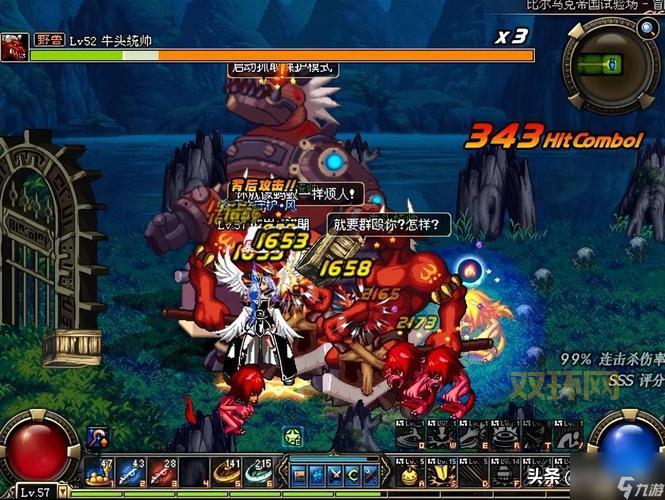Click the green star icon above the menu bar
The width and height of the screenshot is (665, 500).
click(291, 437)
